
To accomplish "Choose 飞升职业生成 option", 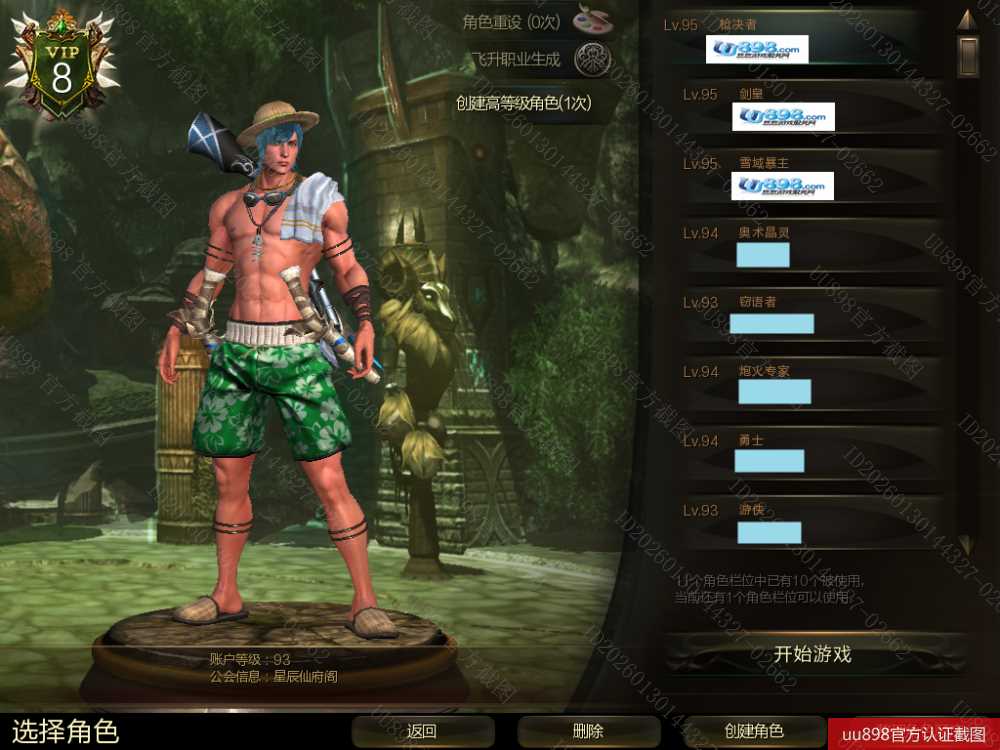I will [x=540, y=60].
